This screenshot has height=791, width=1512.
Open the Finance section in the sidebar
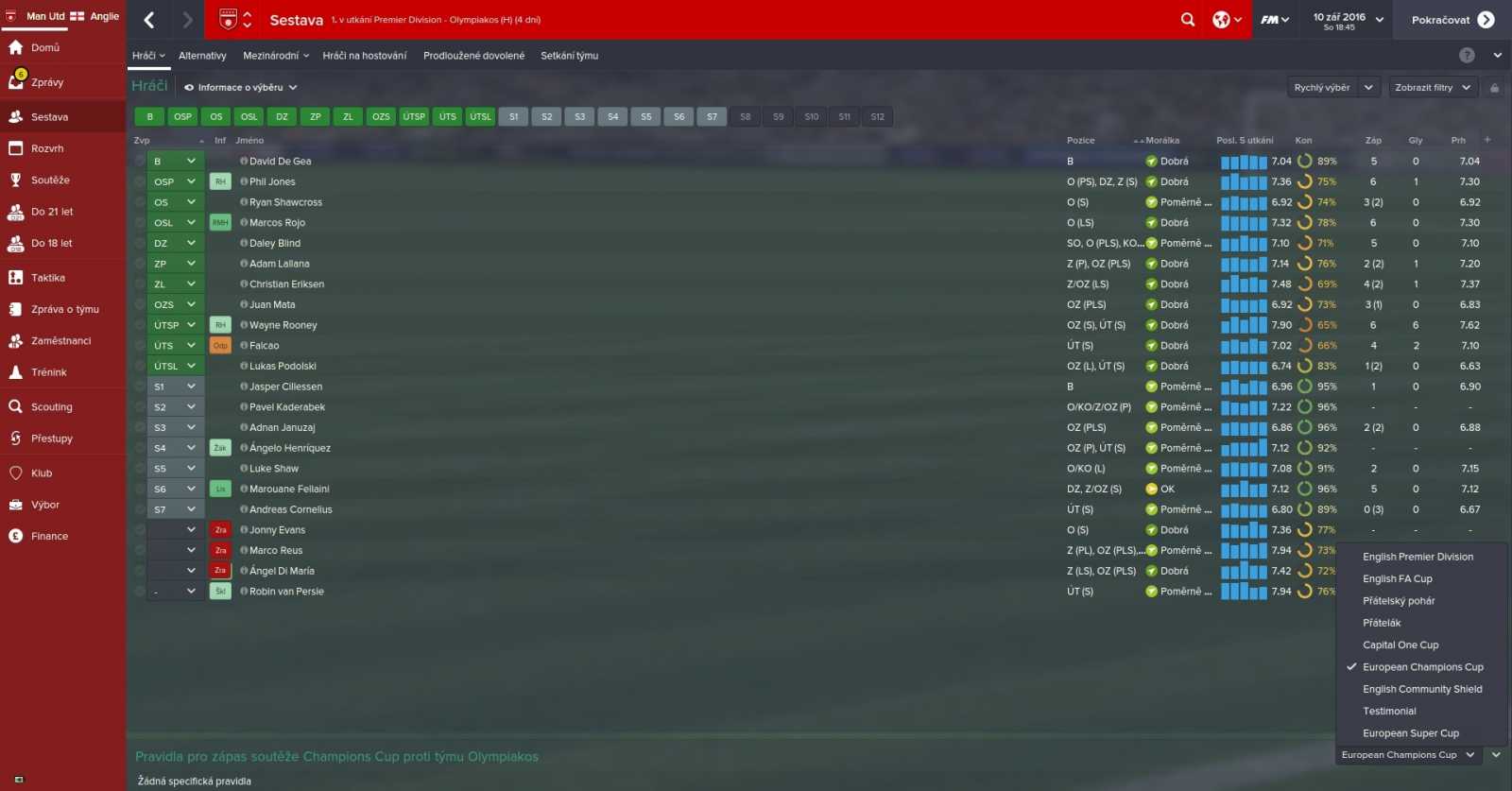(47, 536)
